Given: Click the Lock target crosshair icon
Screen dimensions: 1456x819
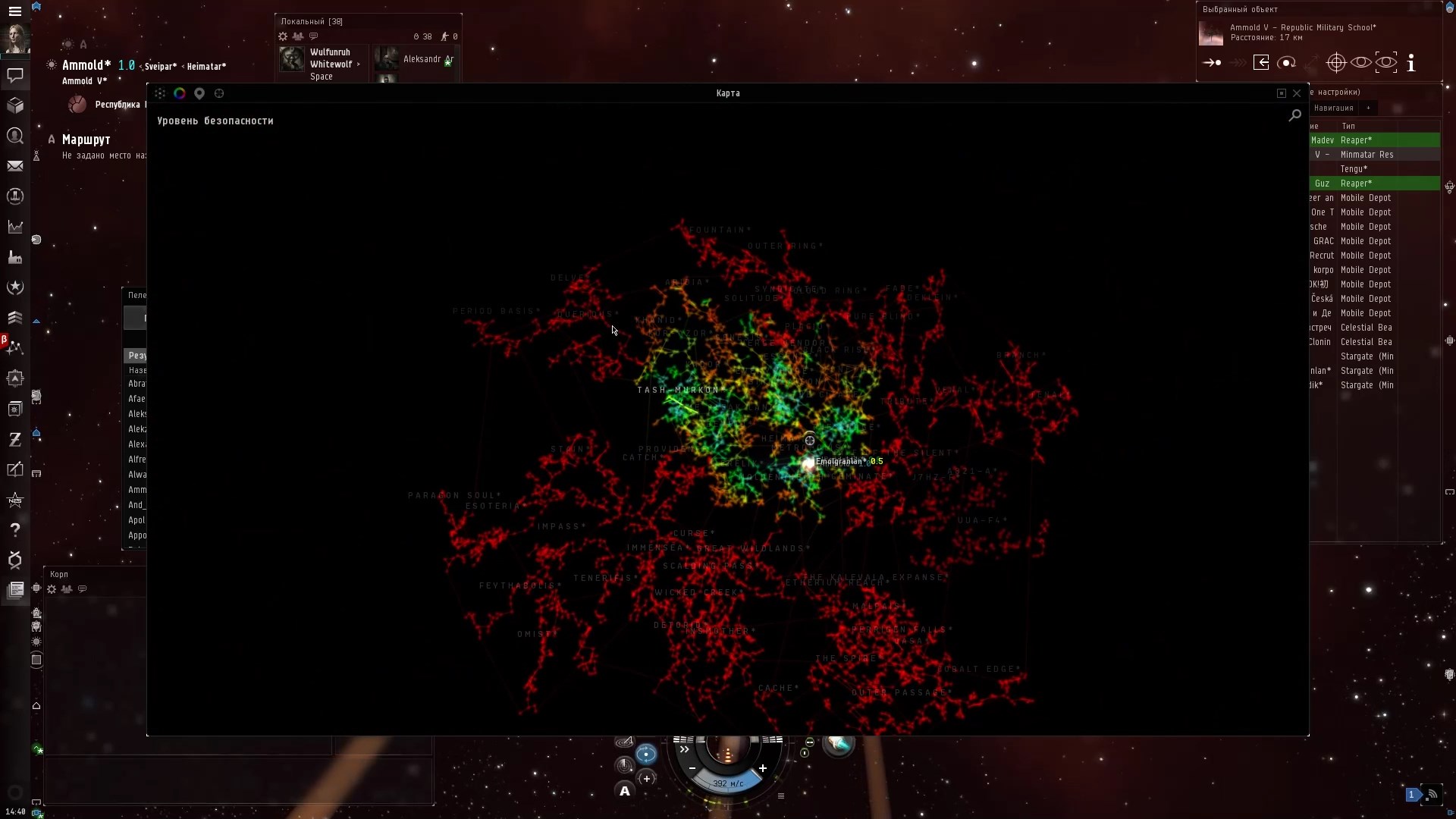Looking at the screenshot, I should tap(1336, 62).
